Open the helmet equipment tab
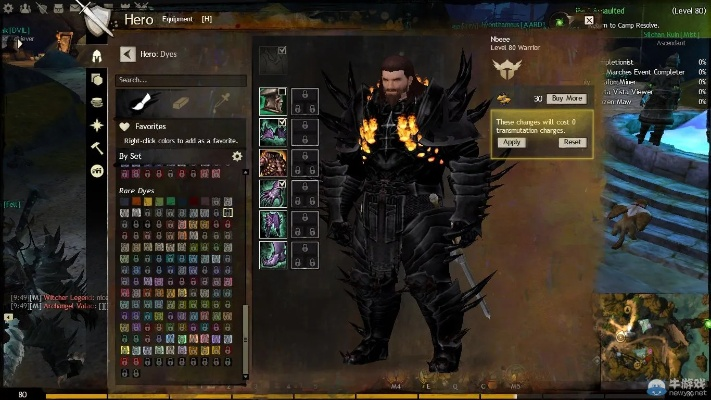The height and width of the screenshot is (400, 711). point(97,56)
